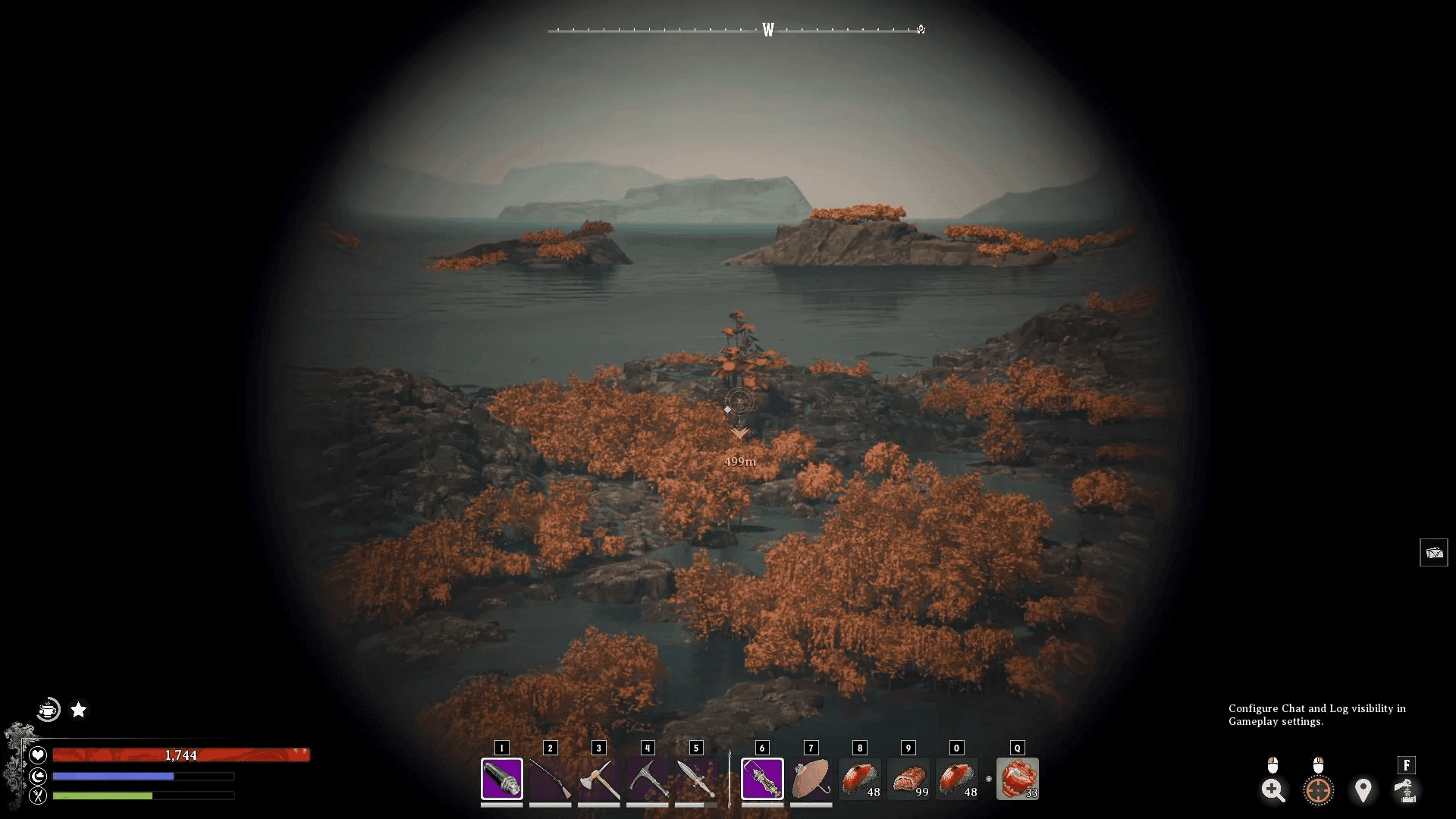Select the pickaxe hotbar slot

[647, 779]
